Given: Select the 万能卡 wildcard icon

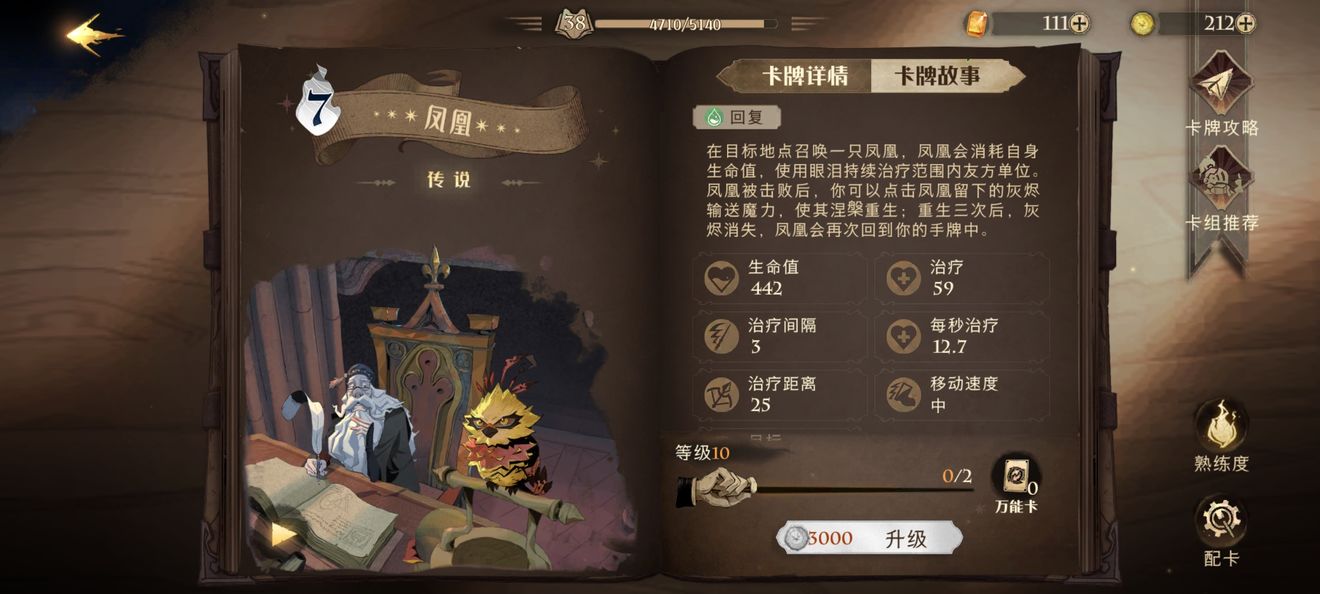Looking at the screenshot, I should click(x=1015, y=480).
